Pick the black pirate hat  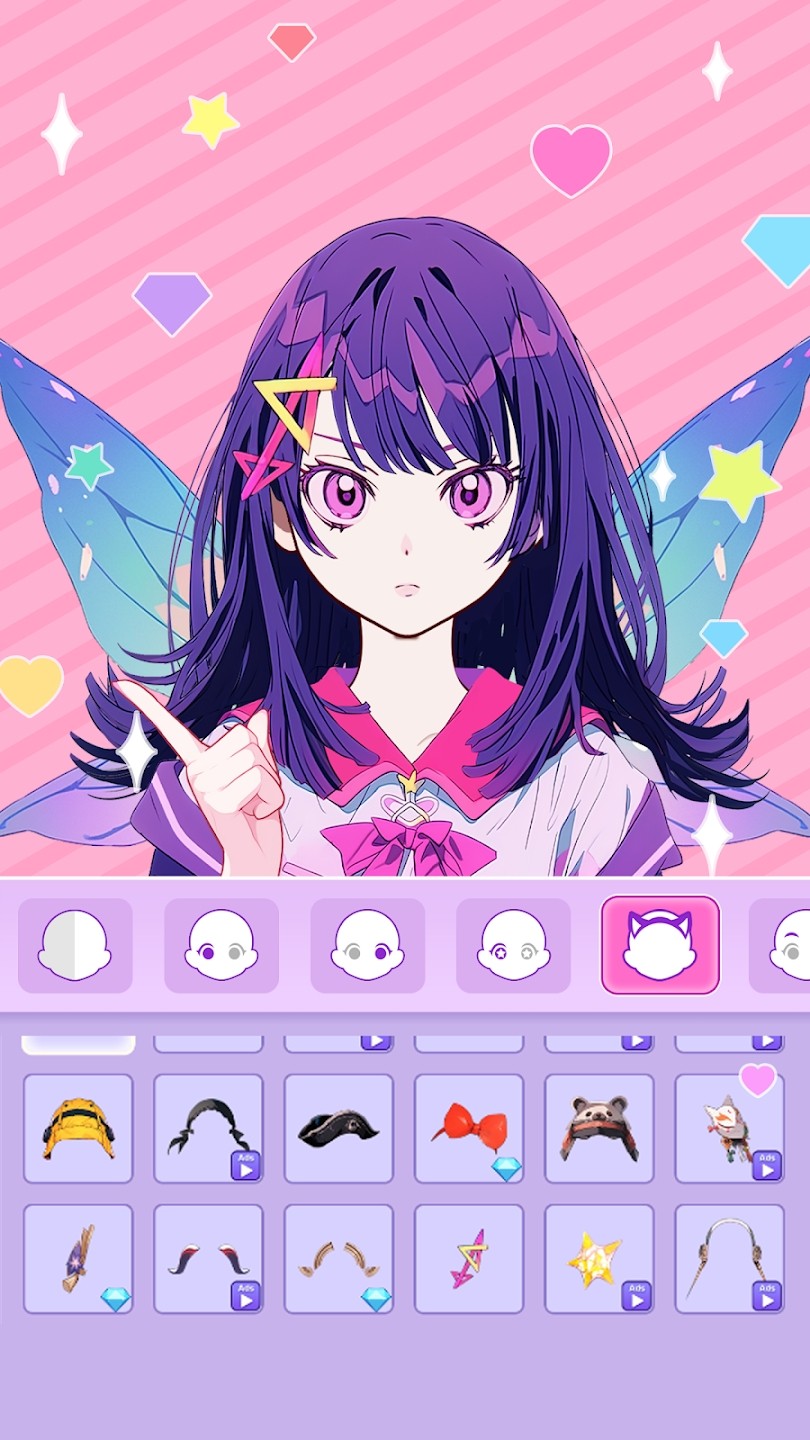coord(338,1128)
